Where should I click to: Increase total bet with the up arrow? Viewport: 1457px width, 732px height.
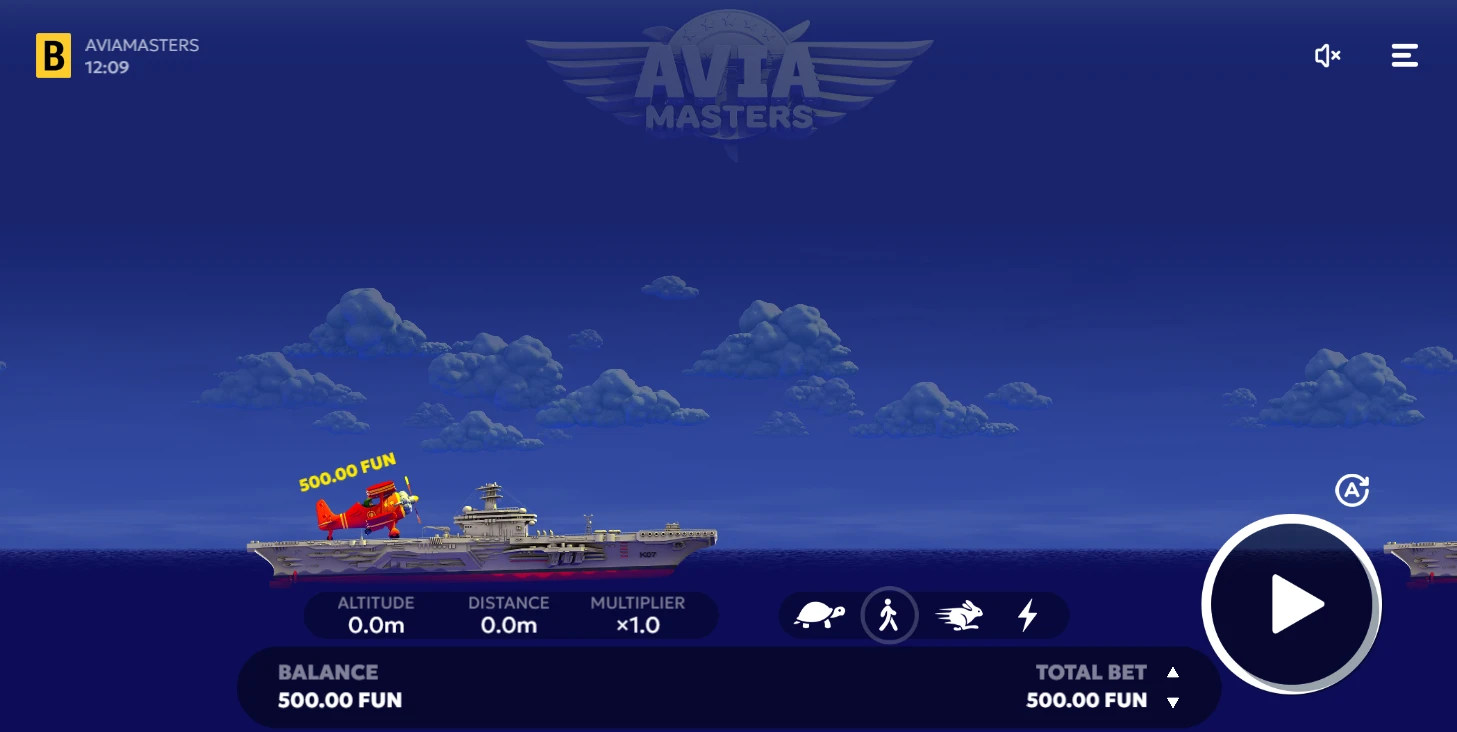tap(1173, 673)
